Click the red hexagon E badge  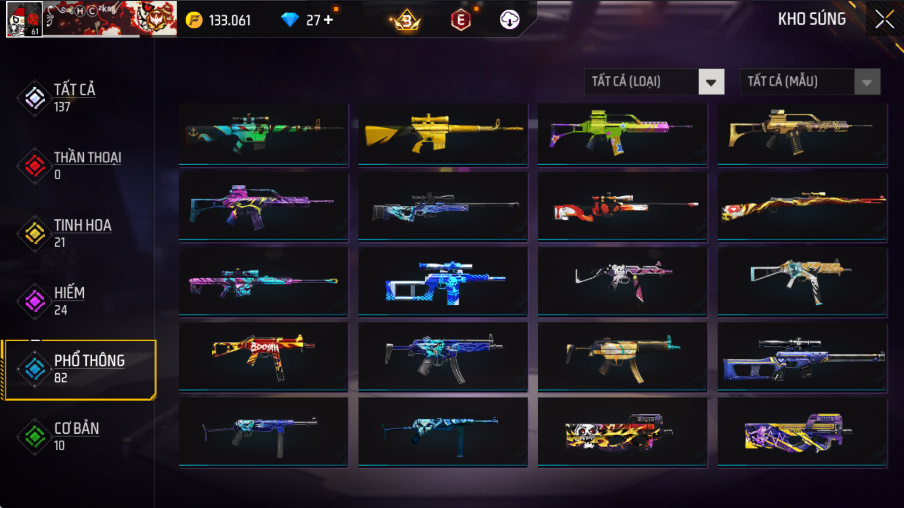[460, 20]
